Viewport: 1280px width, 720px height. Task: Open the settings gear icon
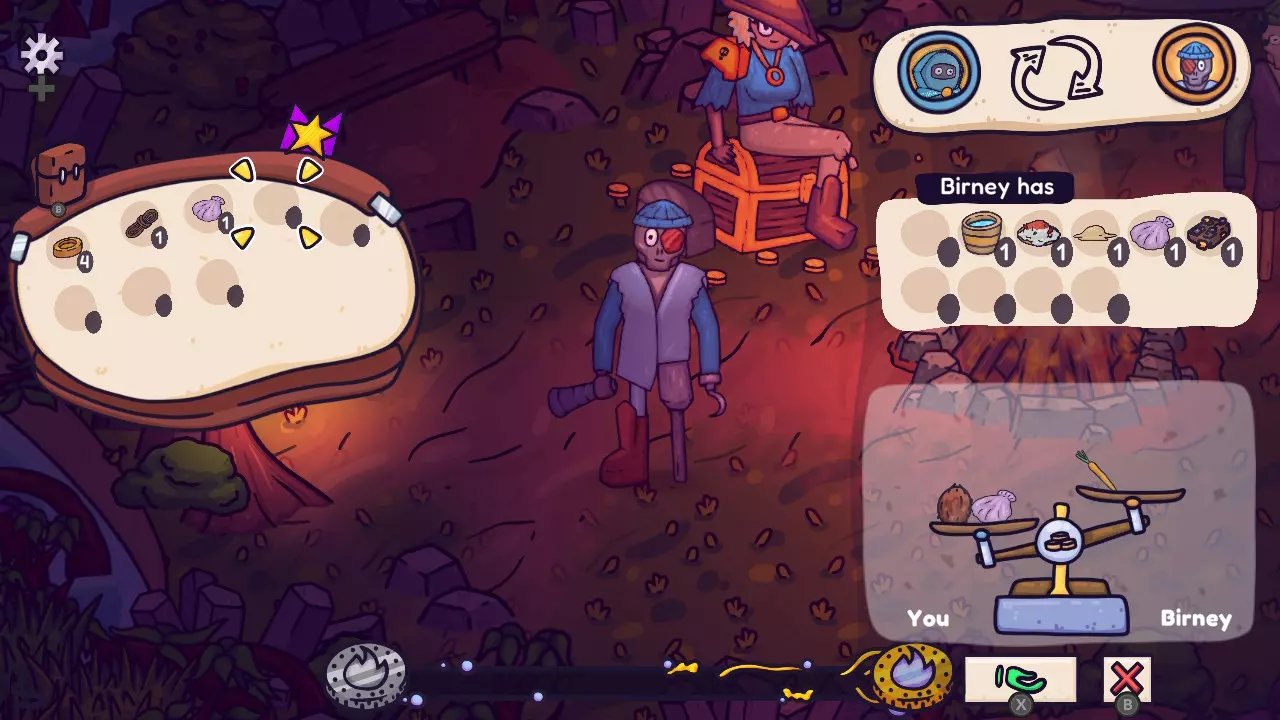tap(42, 54)
